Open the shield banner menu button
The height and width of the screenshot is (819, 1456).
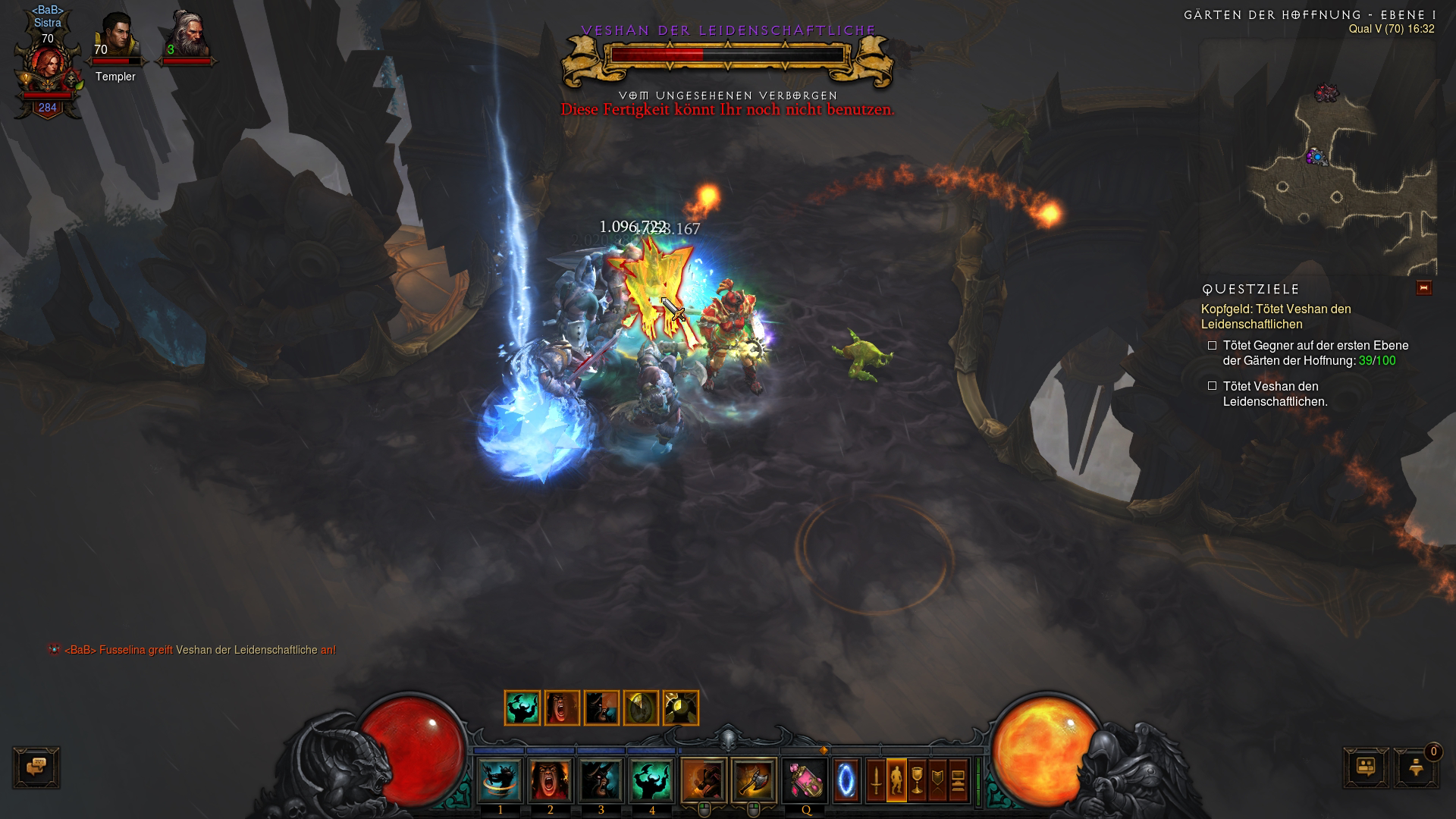click(x=937, y=780)
